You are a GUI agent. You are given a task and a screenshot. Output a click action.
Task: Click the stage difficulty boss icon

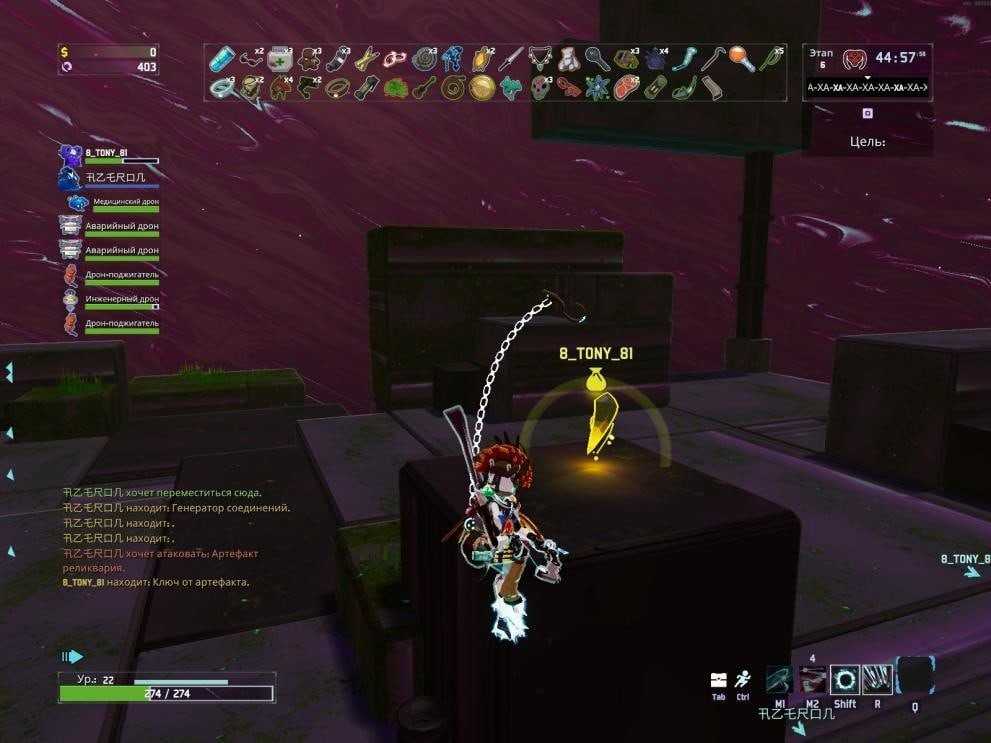pyautogui.click(x=855, y=59)
